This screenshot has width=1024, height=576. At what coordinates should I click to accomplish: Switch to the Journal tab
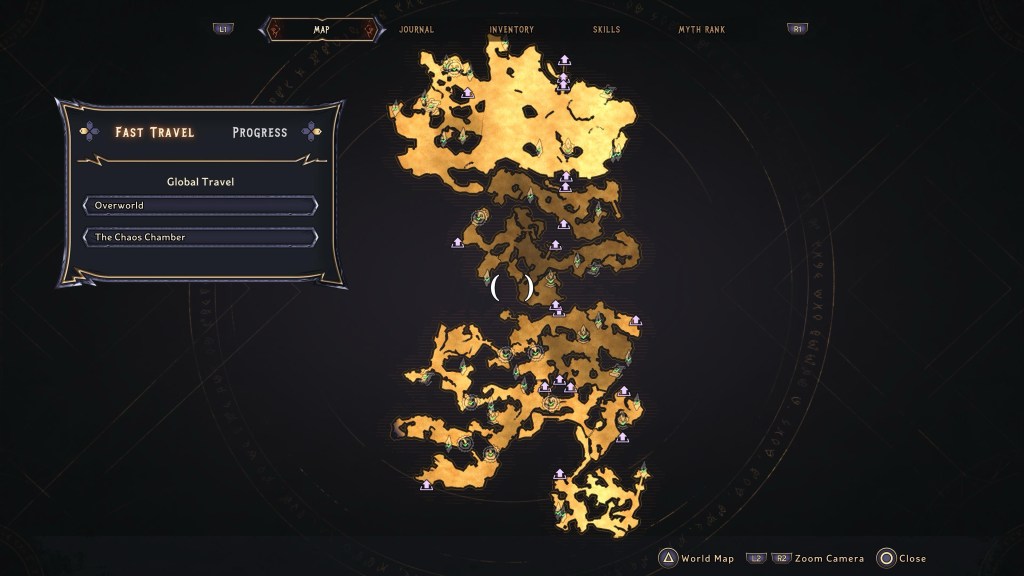(x=416, y=30)
